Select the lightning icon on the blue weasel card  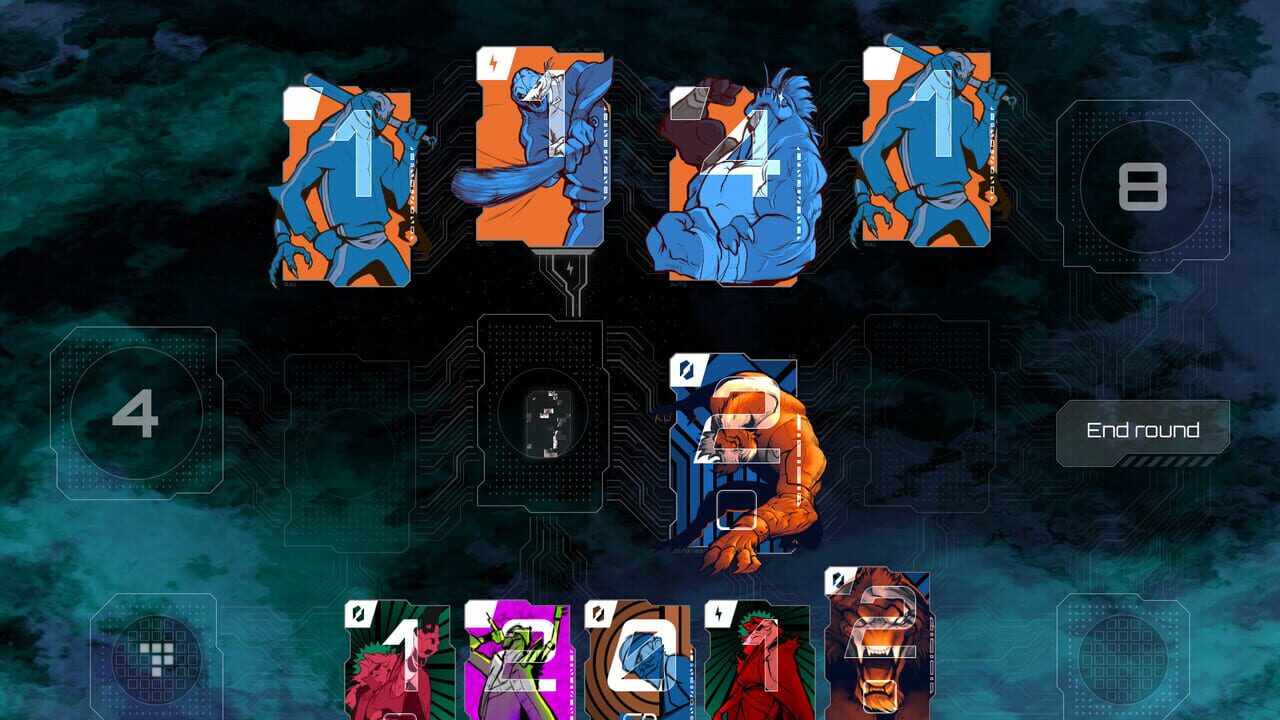click(492, 62)
